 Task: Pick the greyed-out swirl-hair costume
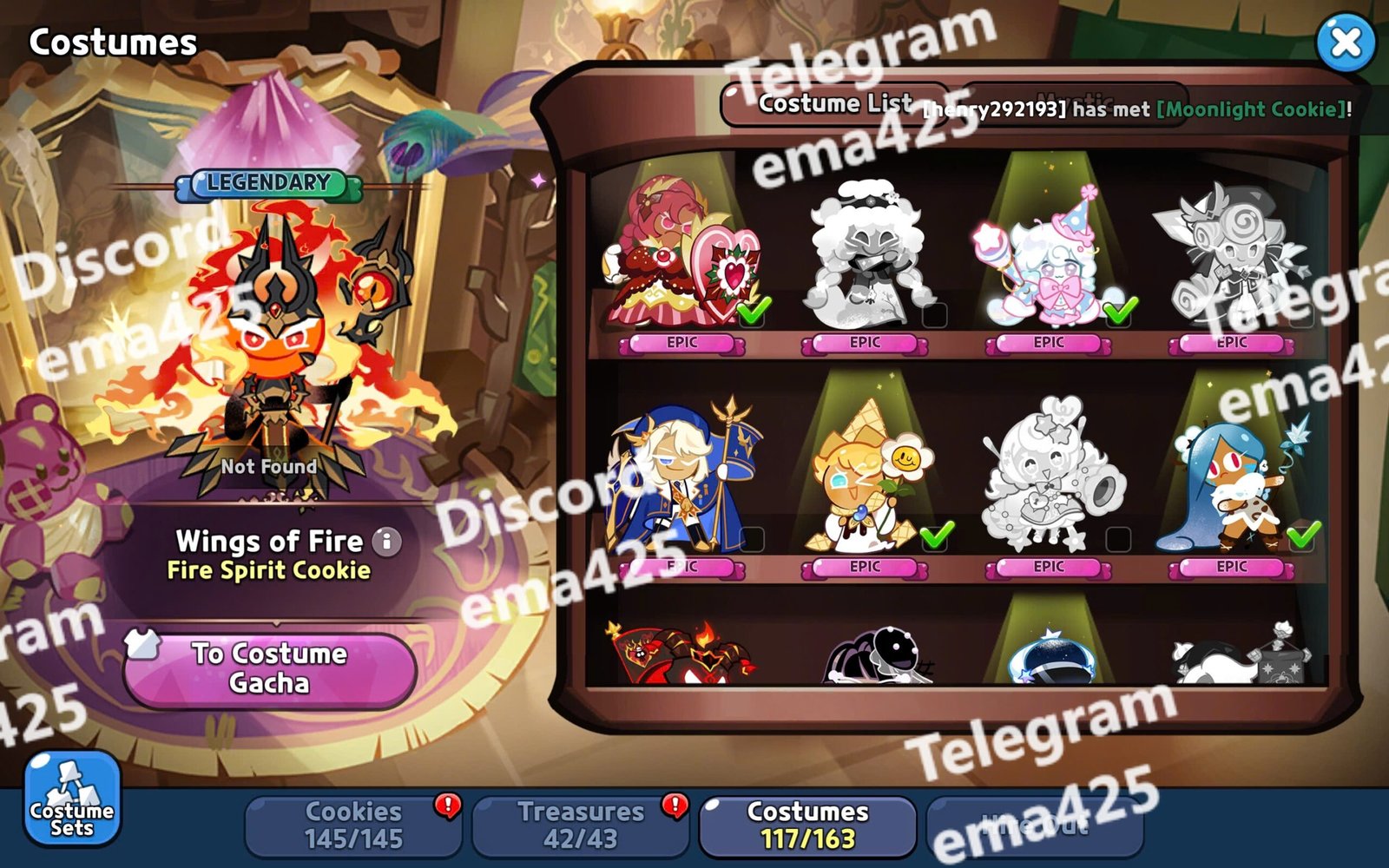coord(1231,256)
